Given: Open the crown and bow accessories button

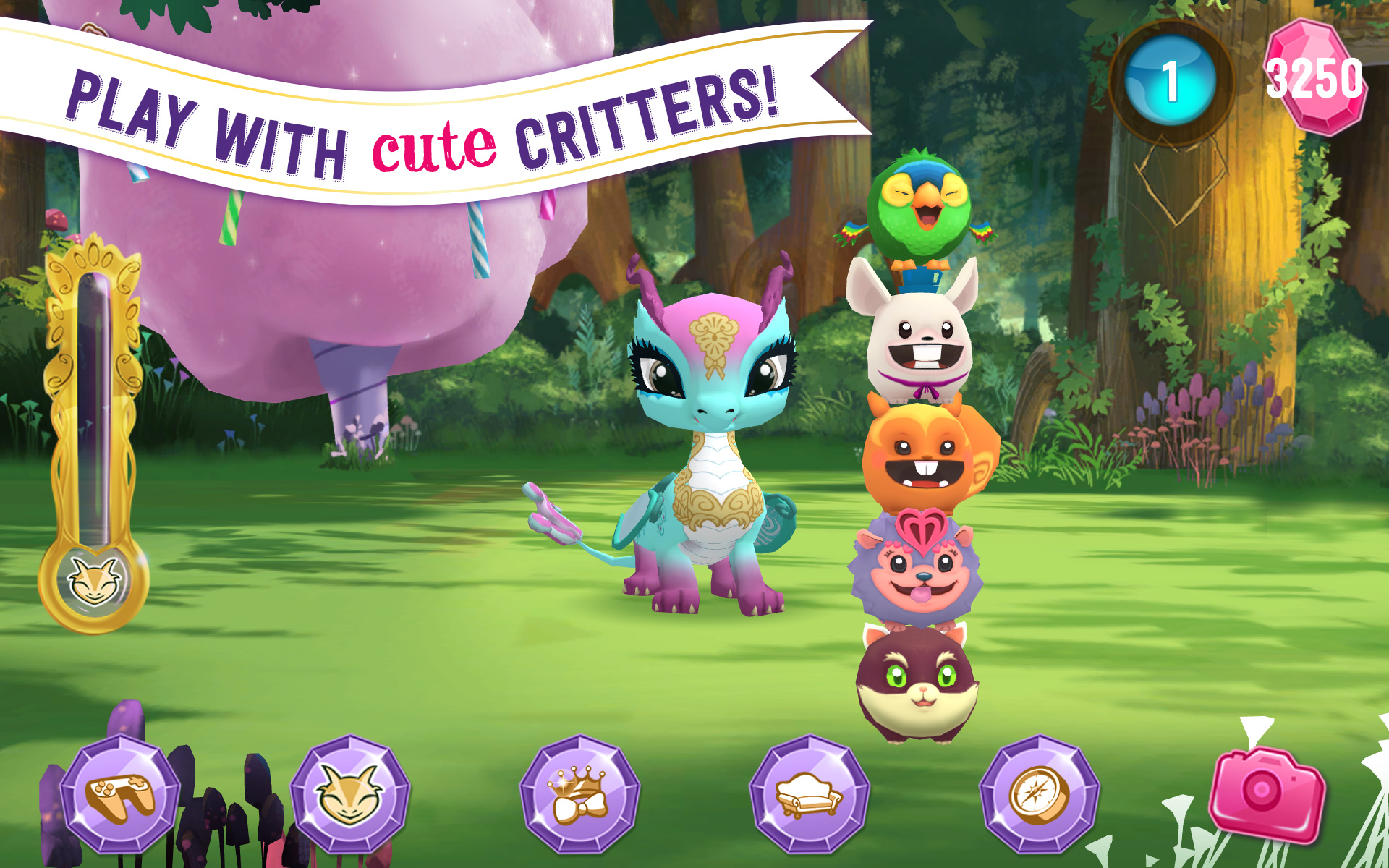Looking at the screenshot, I should 579,794.
